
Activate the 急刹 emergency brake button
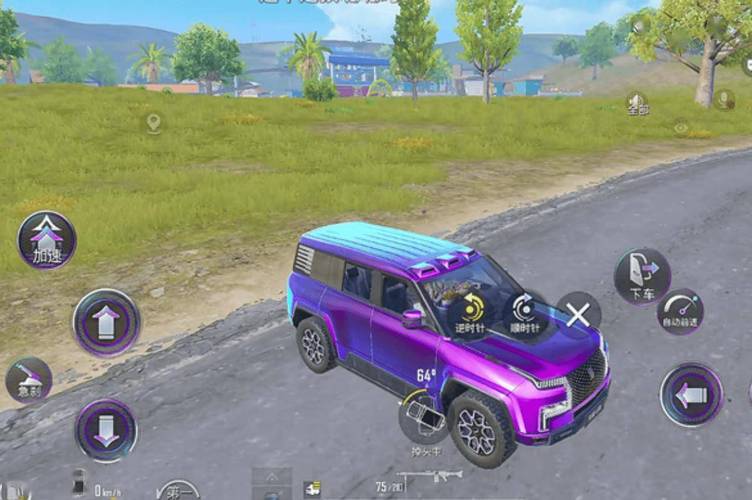click(x=28, y=380)
